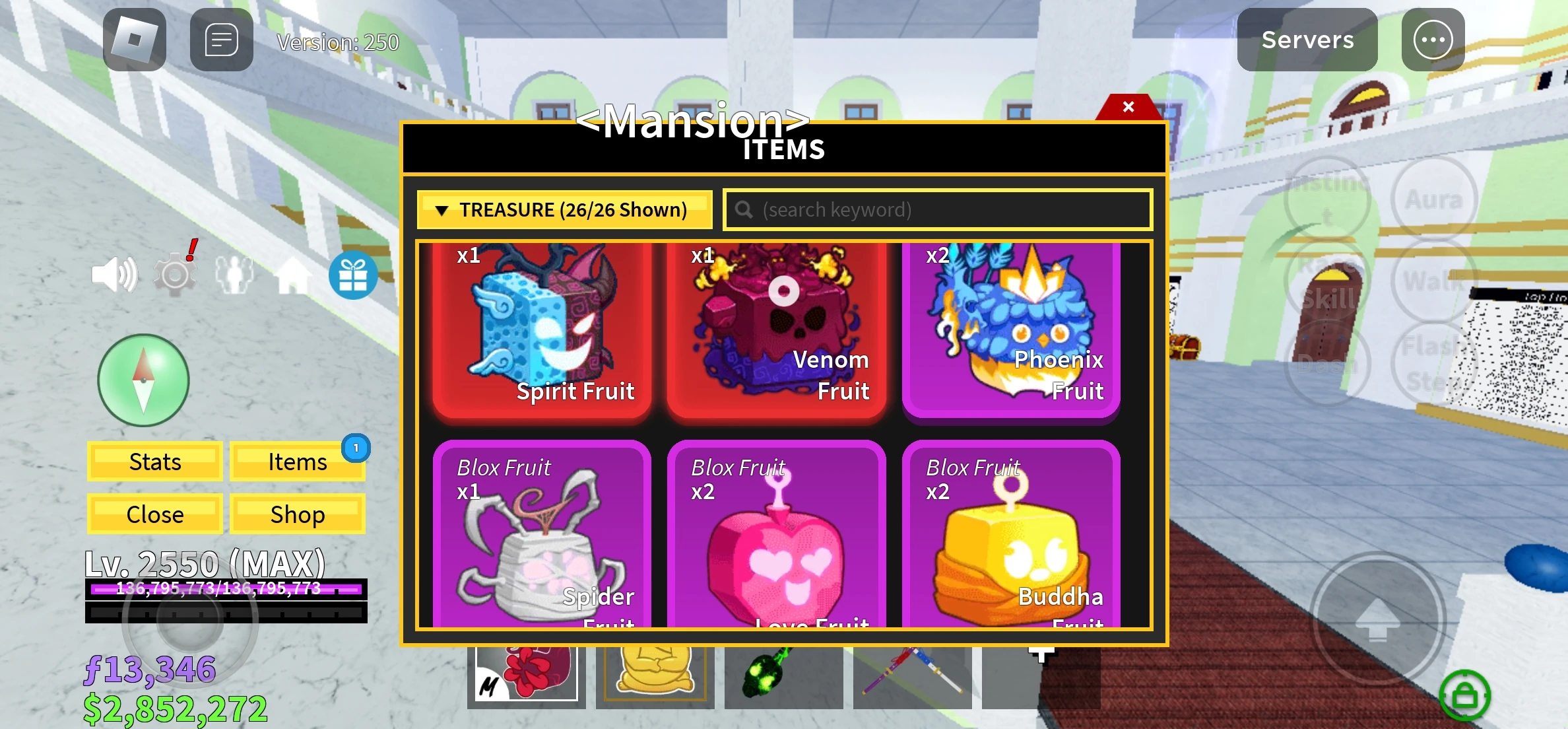The width and height of the screenshot is (1568, 729).
Task: Expand the TREASURE category filter
Action: tap(564, 209)
